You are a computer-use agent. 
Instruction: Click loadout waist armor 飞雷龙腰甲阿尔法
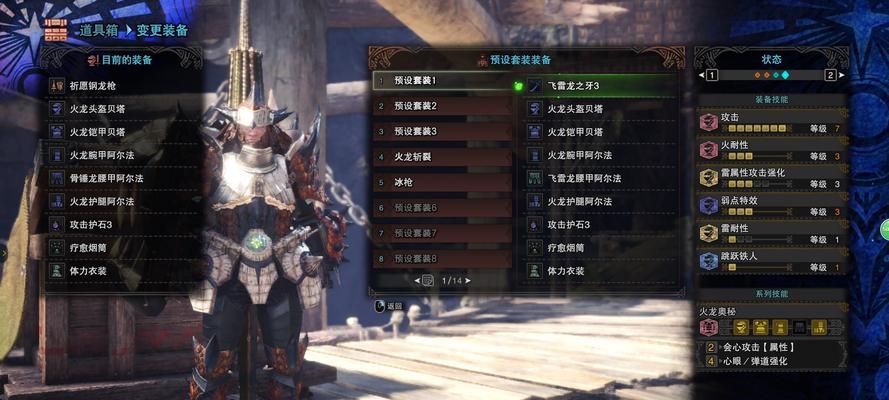[598, 178]
